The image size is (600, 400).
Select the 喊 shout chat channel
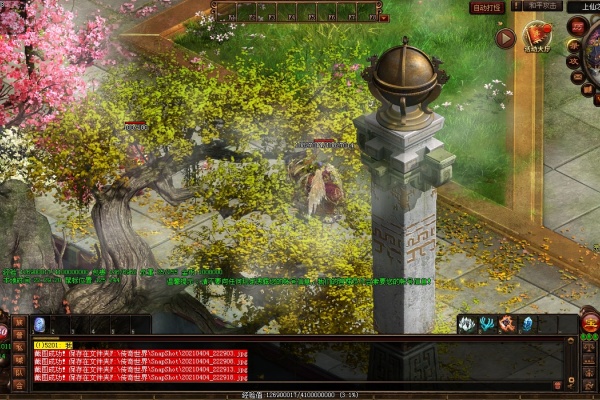click(20, 358)
